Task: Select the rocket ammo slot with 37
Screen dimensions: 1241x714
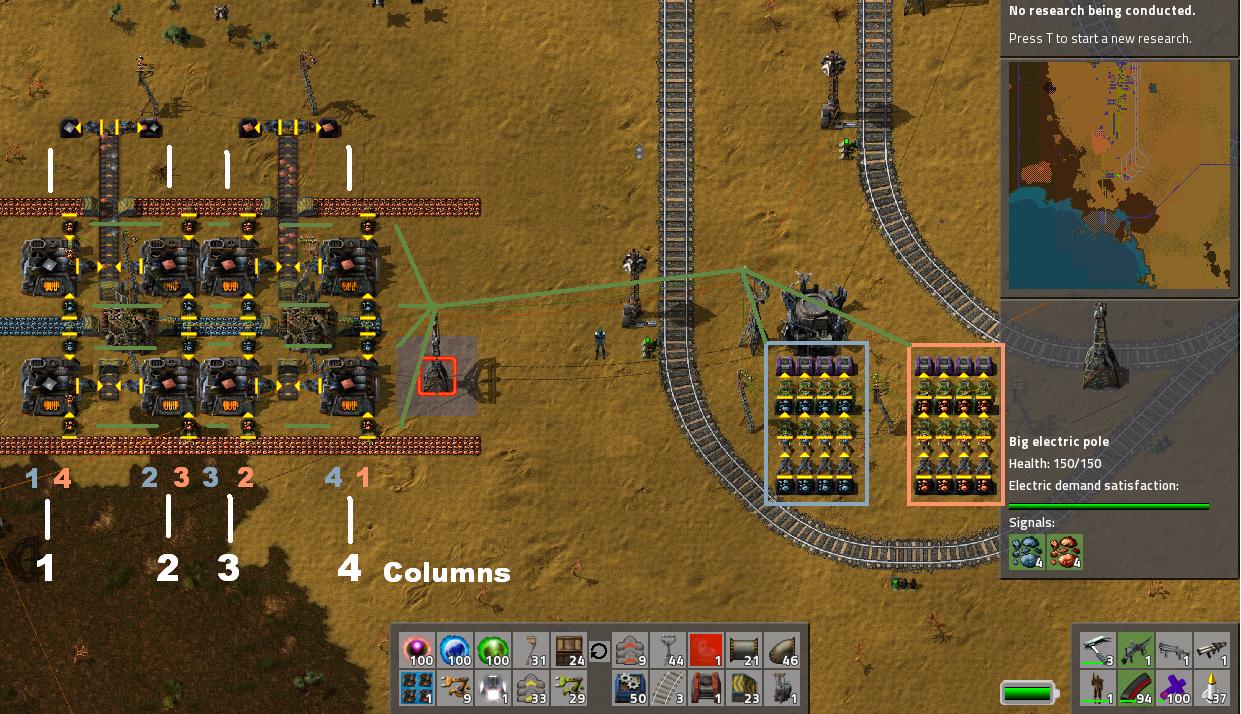Action: pos(1213,689)
